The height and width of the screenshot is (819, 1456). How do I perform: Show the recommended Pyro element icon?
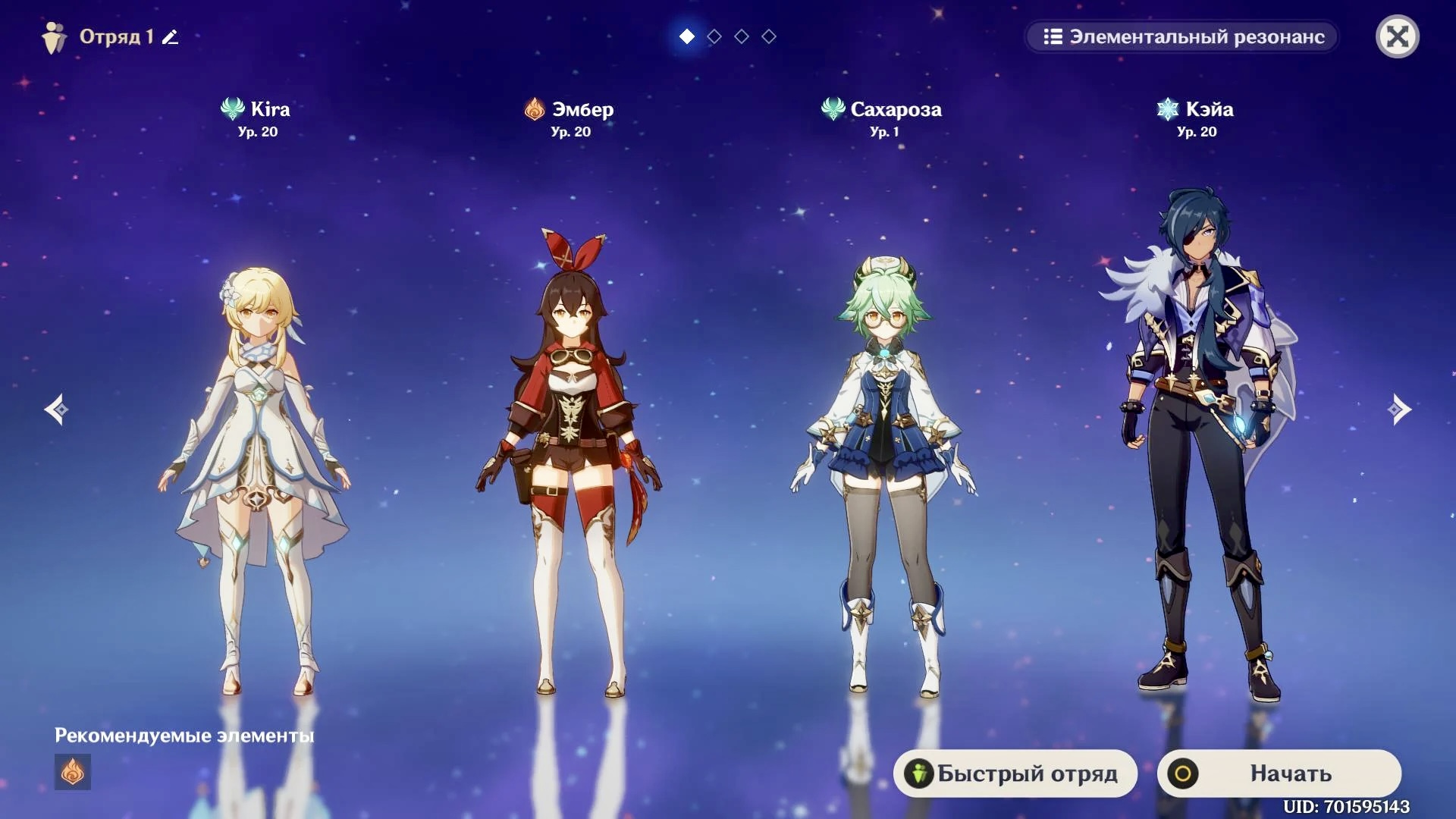(73, 772)
